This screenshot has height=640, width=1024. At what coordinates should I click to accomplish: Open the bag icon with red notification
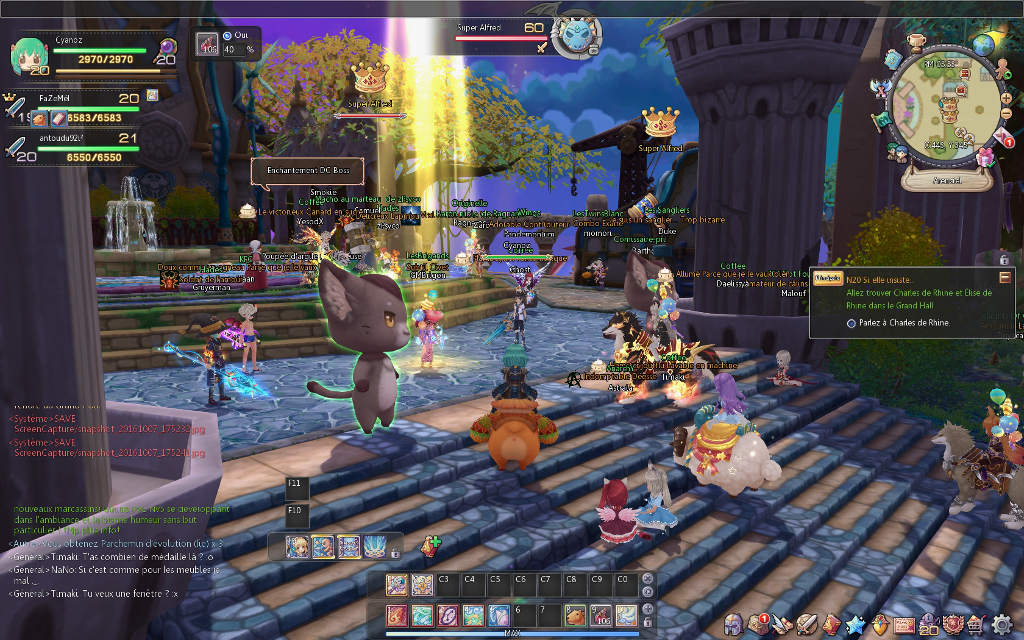[x=758, y=625]
